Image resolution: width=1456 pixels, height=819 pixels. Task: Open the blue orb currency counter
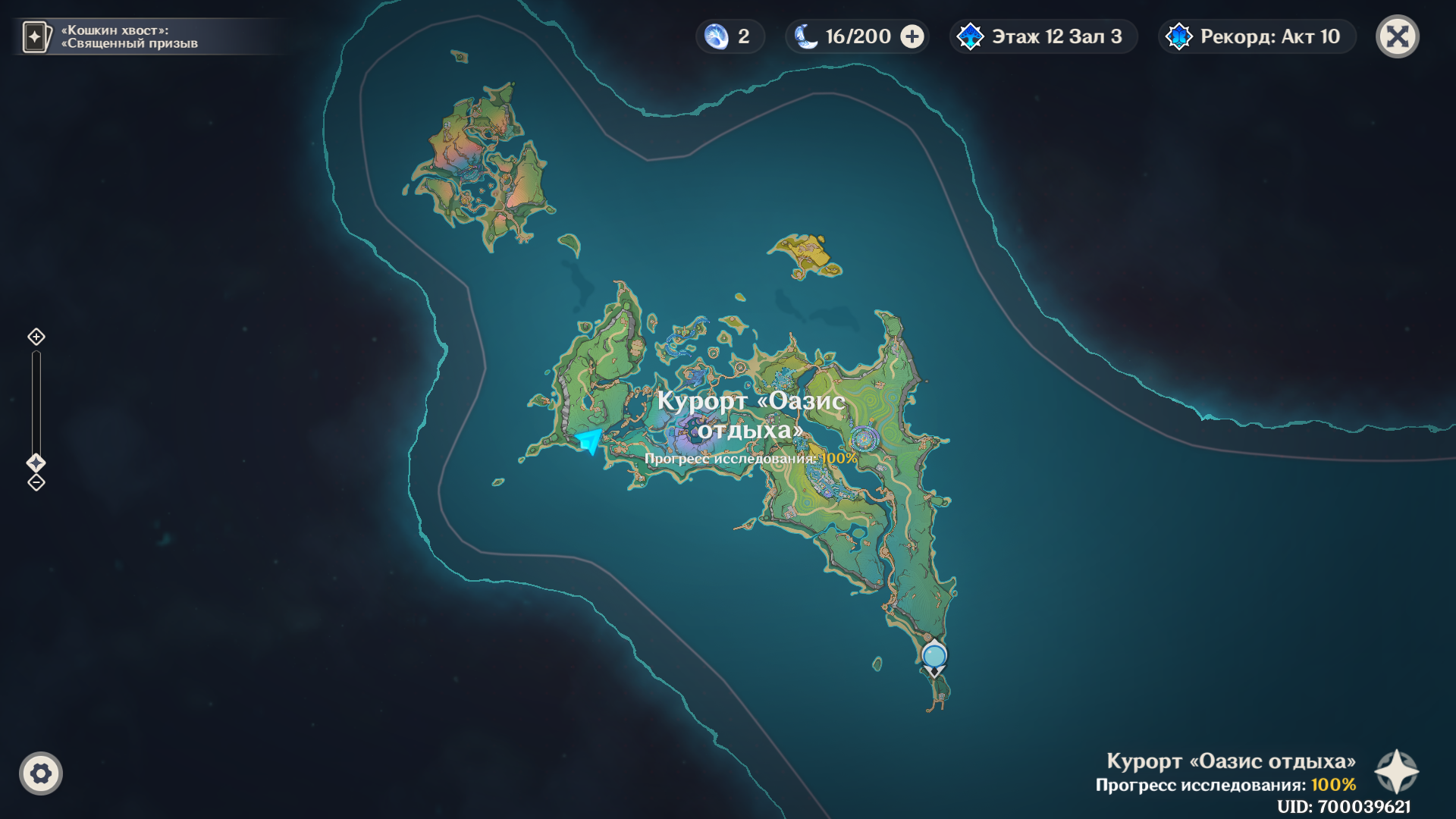[x=729, y=36]
